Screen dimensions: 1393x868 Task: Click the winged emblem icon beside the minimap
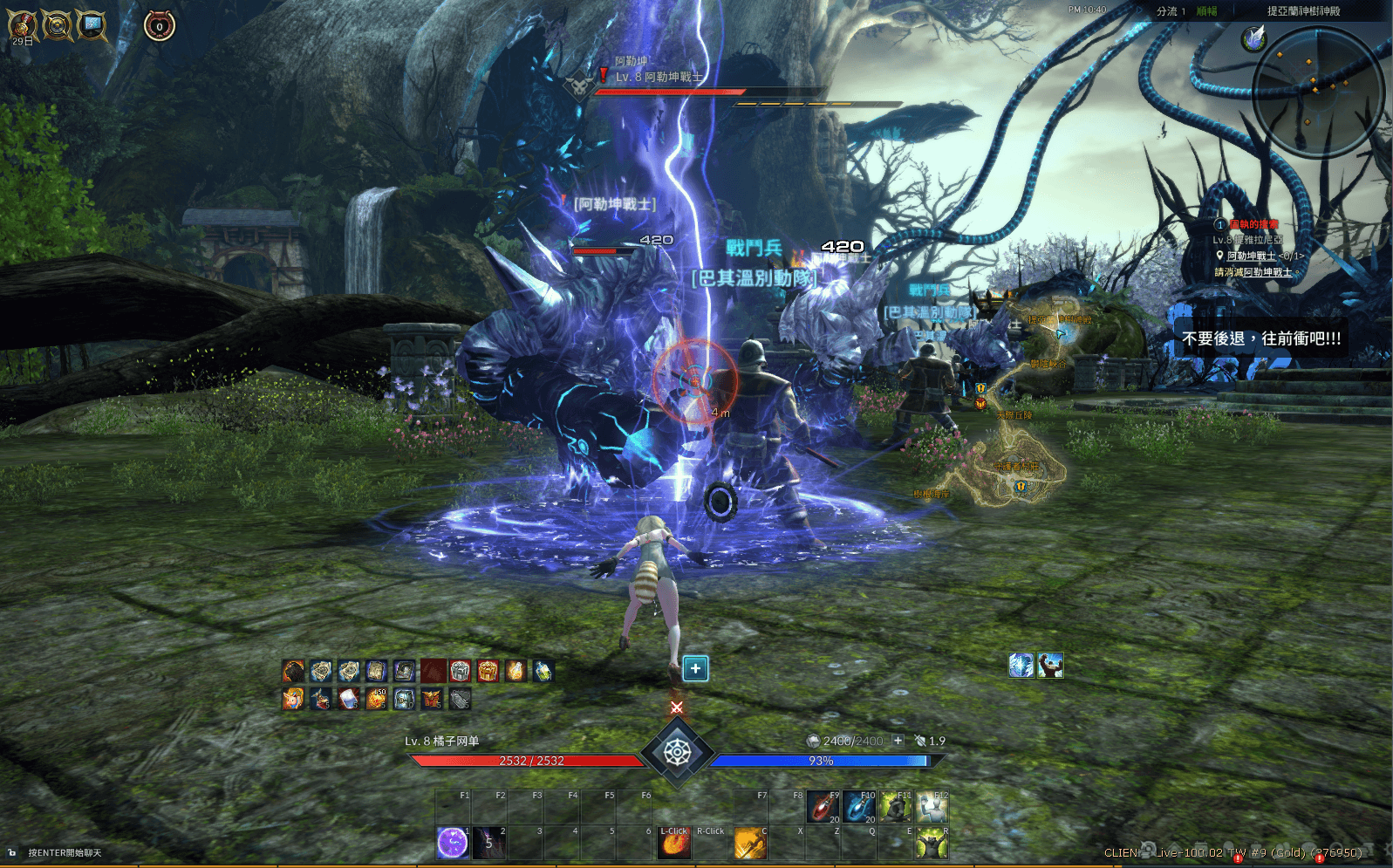pyautogui.click(x=1253, y=38)
